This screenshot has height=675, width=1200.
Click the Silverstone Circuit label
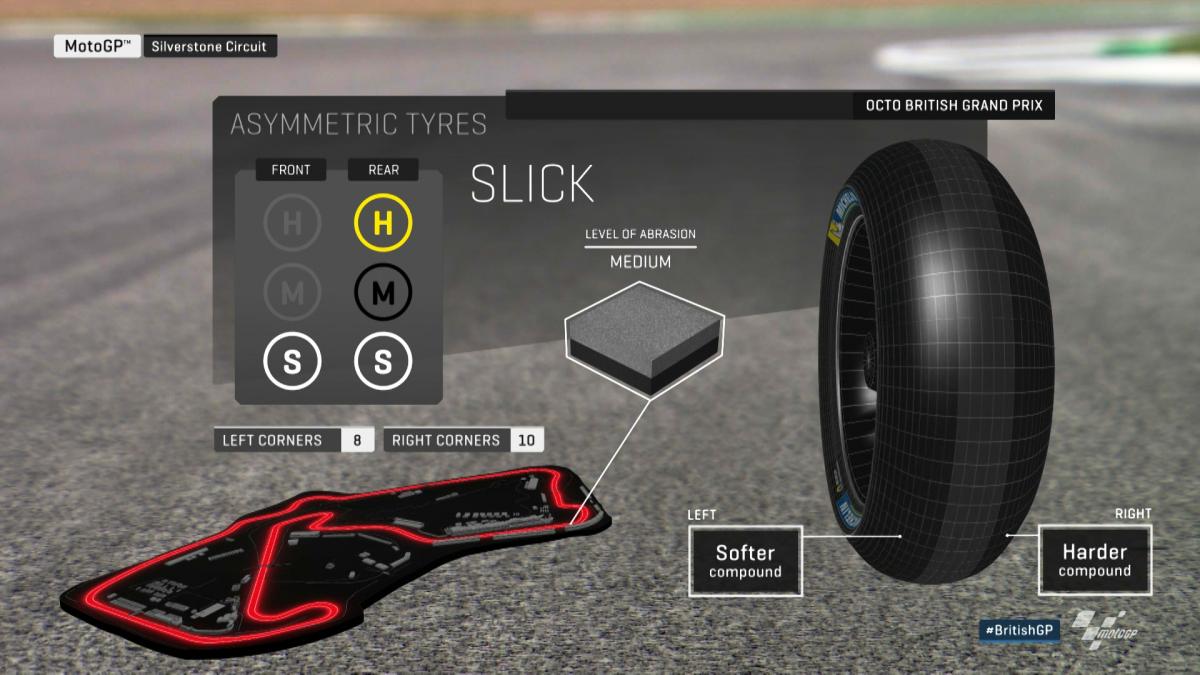pos(210,46)
